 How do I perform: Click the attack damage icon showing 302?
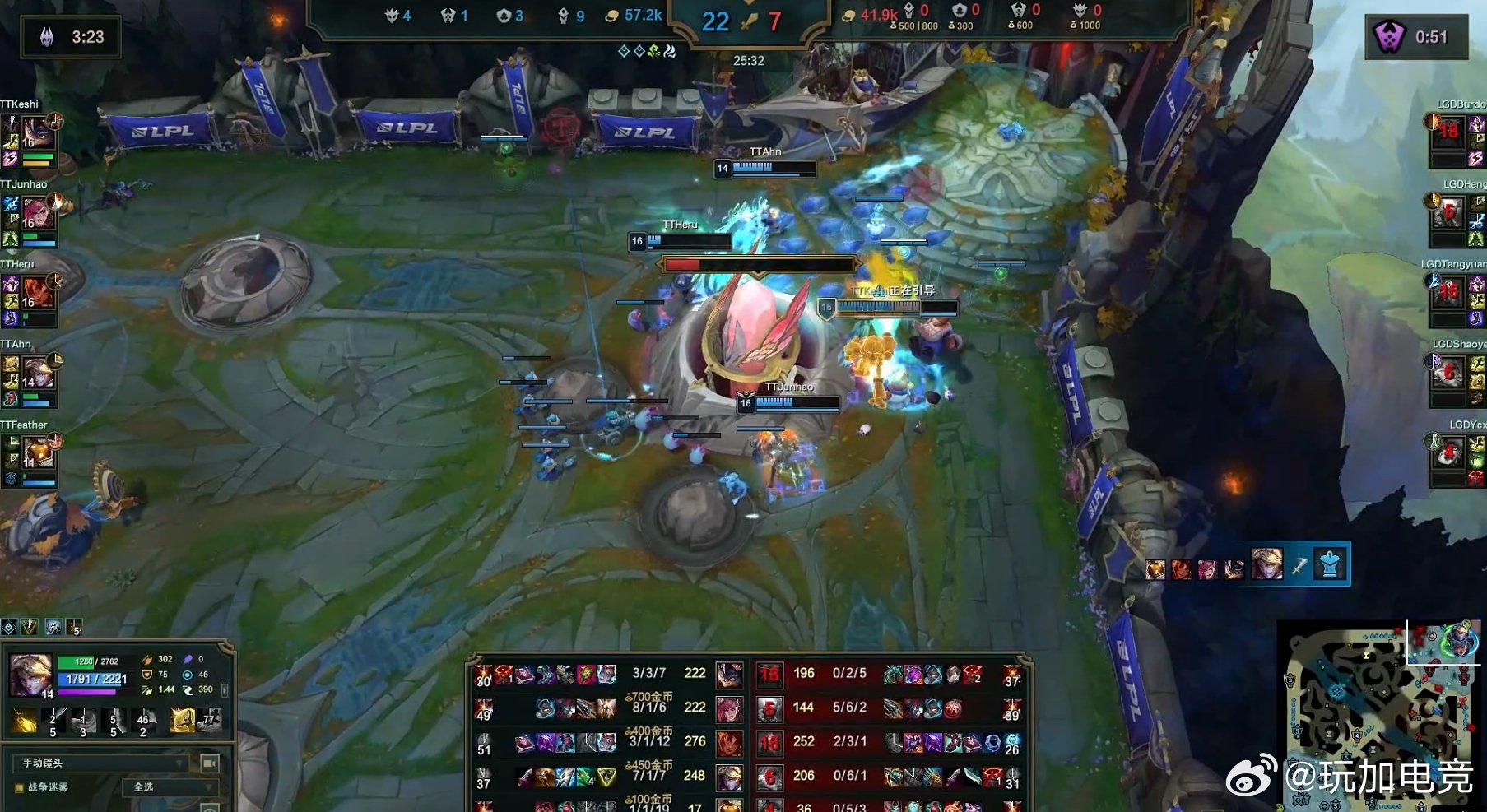[147, 659]
